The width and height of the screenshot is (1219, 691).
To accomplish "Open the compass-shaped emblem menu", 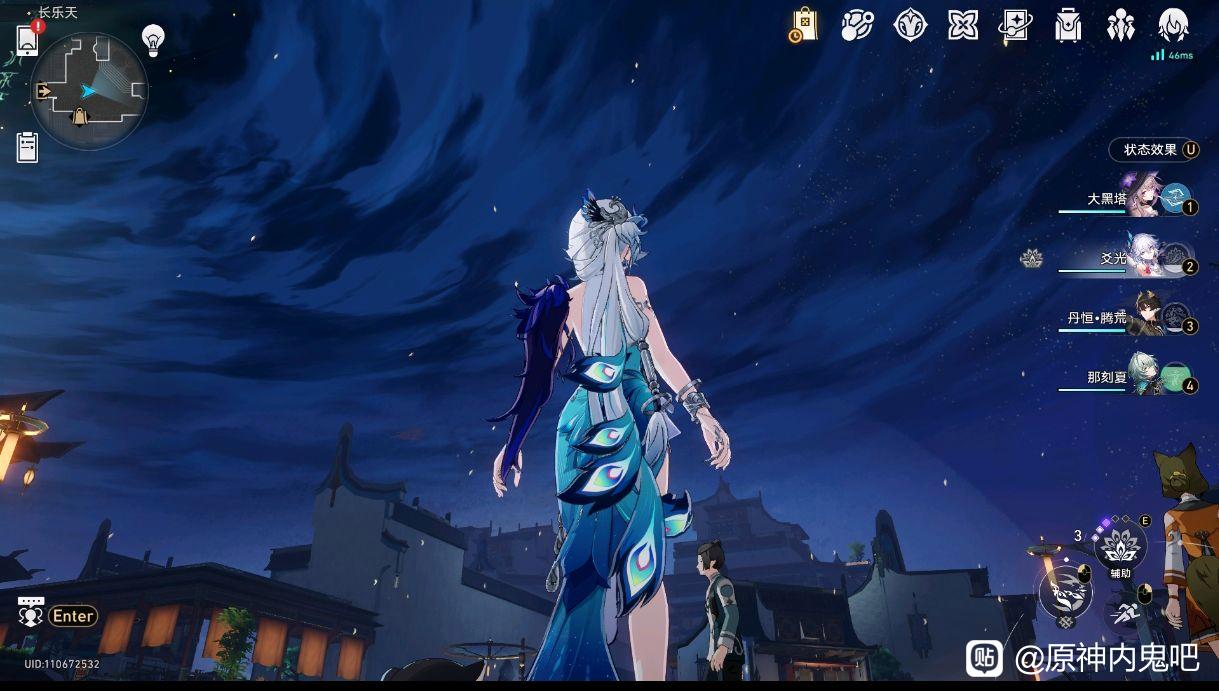I will 910,25.
